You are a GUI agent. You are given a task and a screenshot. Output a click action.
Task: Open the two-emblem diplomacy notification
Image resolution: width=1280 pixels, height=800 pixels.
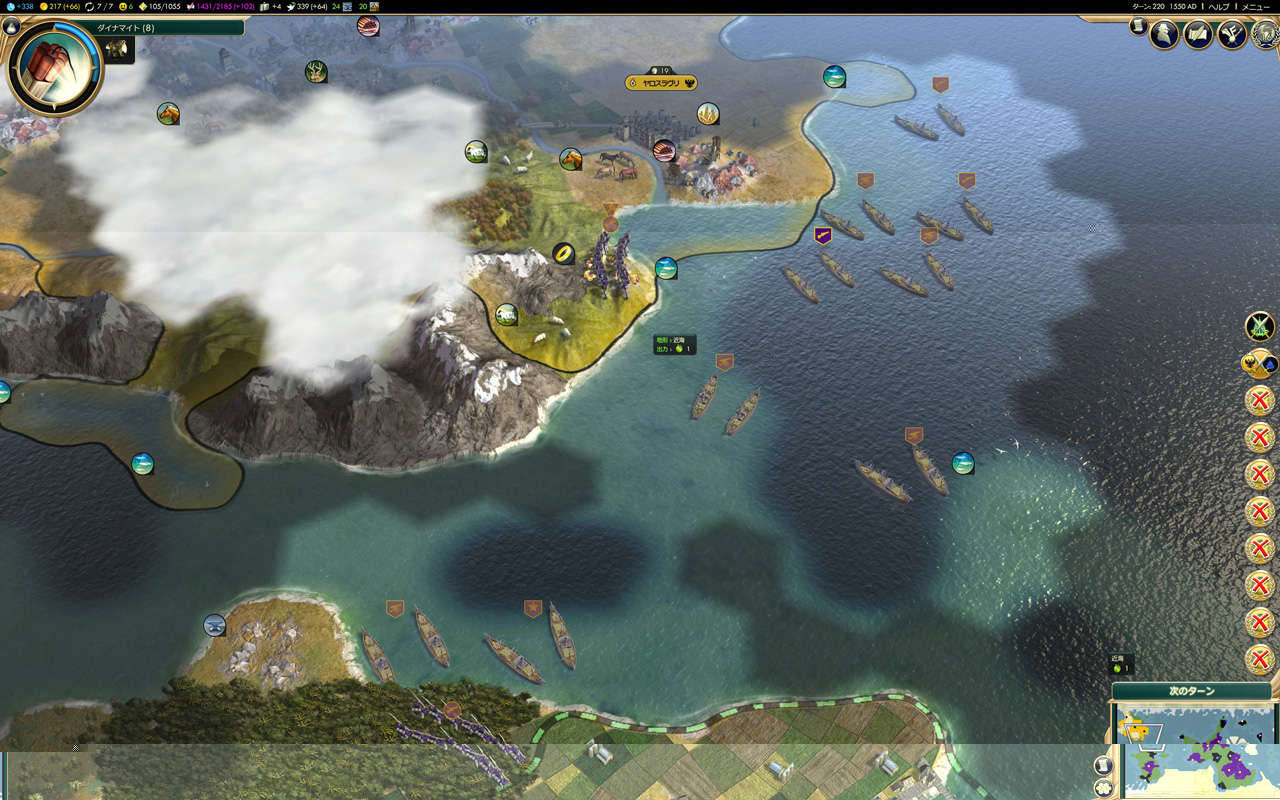coord(1259,363)
